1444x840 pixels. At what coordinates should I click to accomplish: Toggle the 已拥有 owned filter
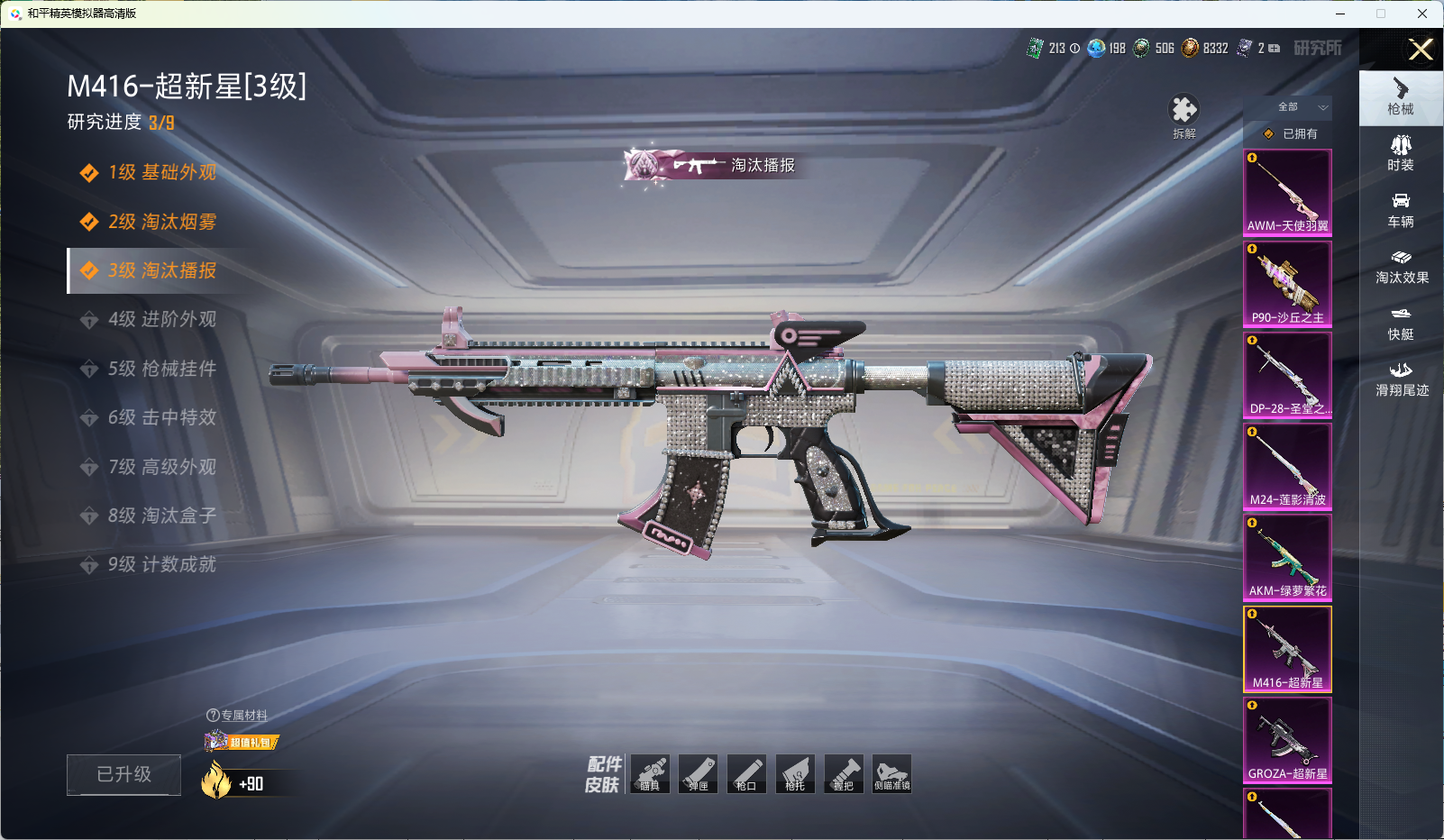[1291, 133]
